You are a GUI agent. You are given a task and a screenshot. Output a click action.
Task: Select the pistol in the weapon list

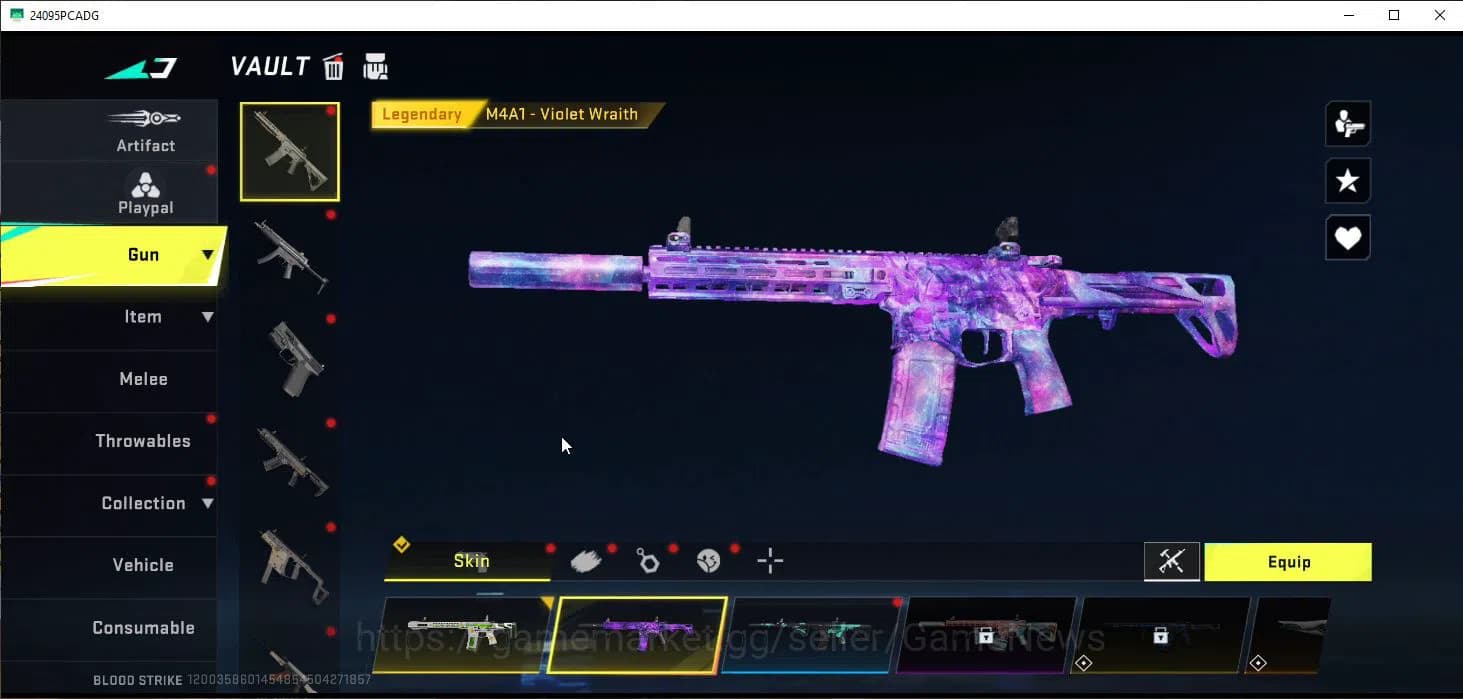[x=290, y=358]
